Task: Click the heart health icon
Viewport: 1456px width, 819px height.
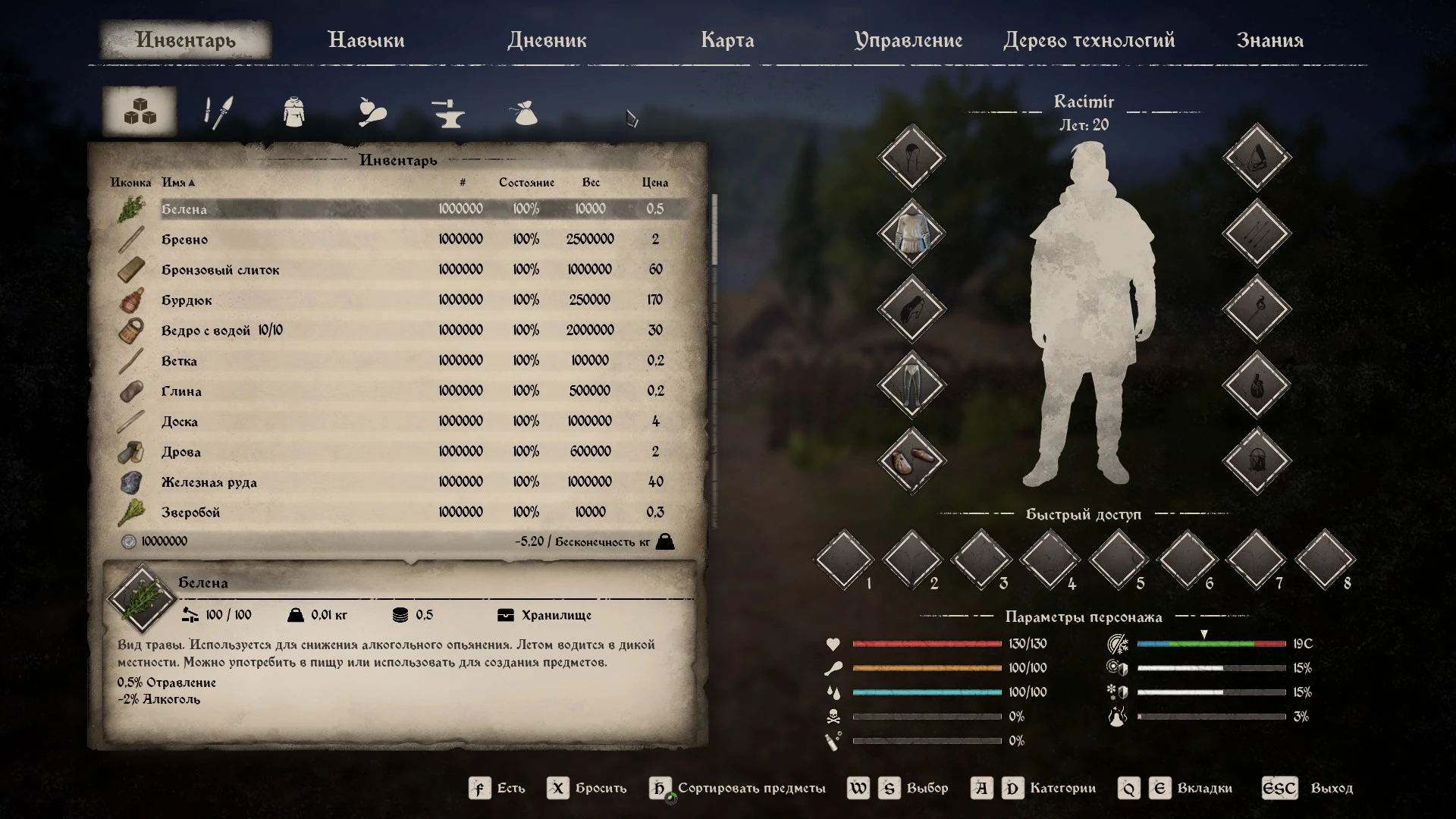Action: coord(833,644)
